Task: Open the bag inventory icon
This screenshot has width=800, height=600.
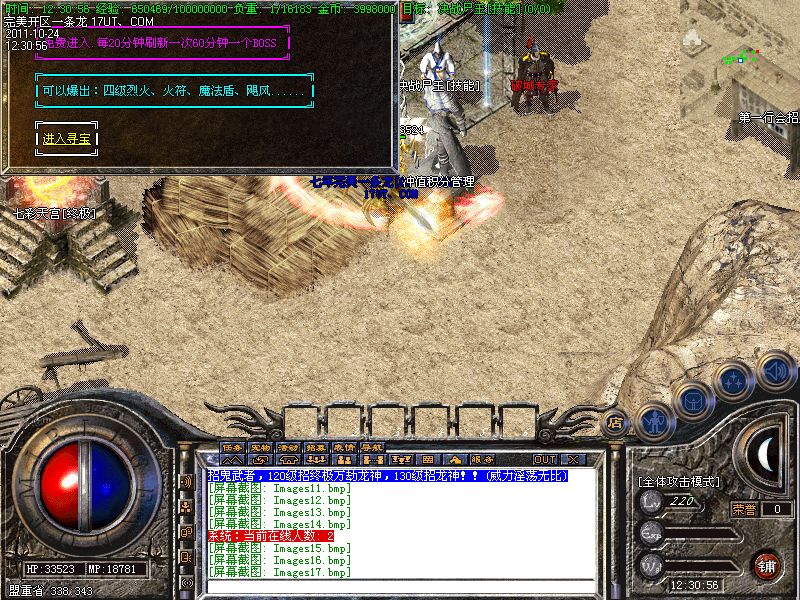Action: coord(695,401)
